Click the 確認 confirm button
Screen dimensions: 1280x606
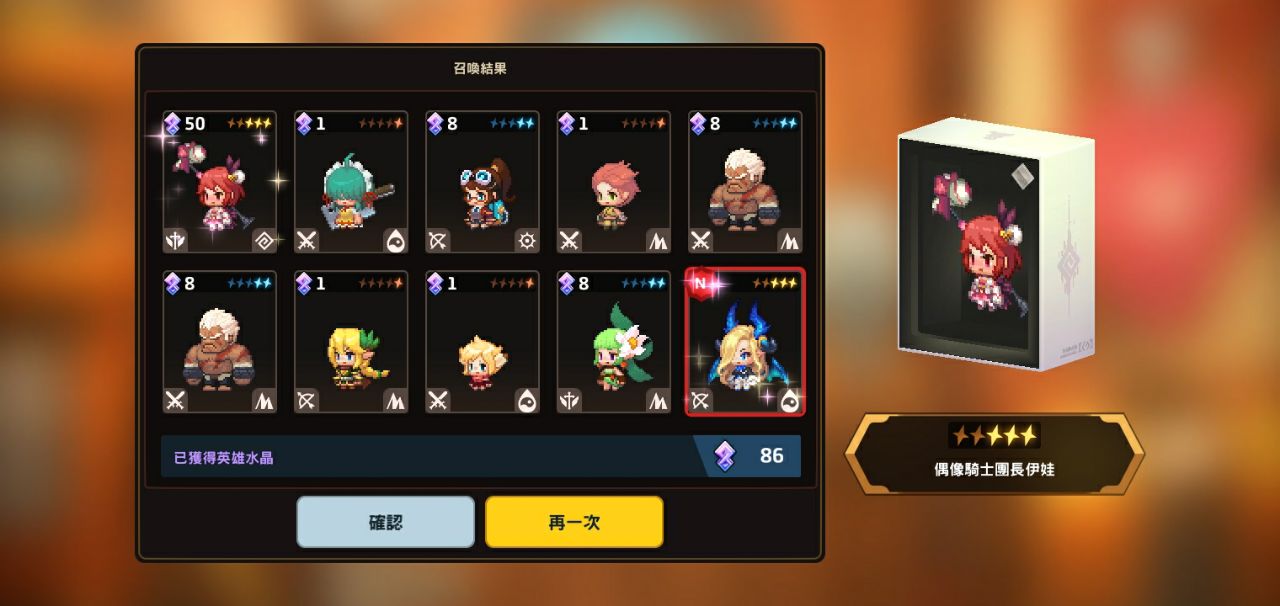[385, 522]
